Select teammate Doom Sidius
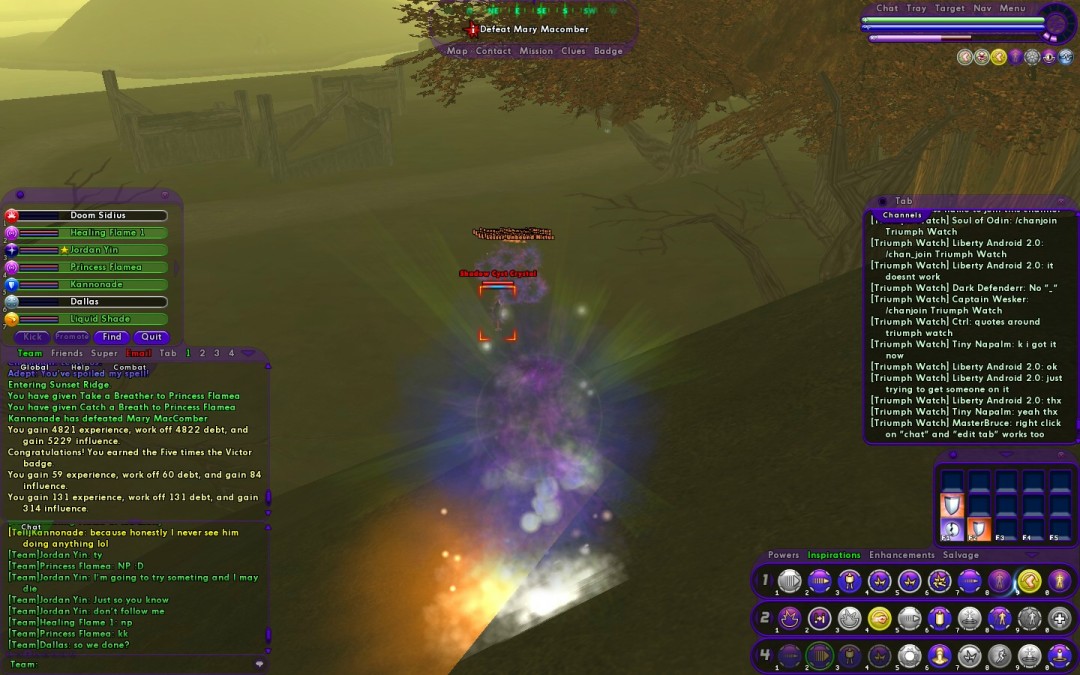This screenshot has width=1080, height=675. tap(97, 216)
